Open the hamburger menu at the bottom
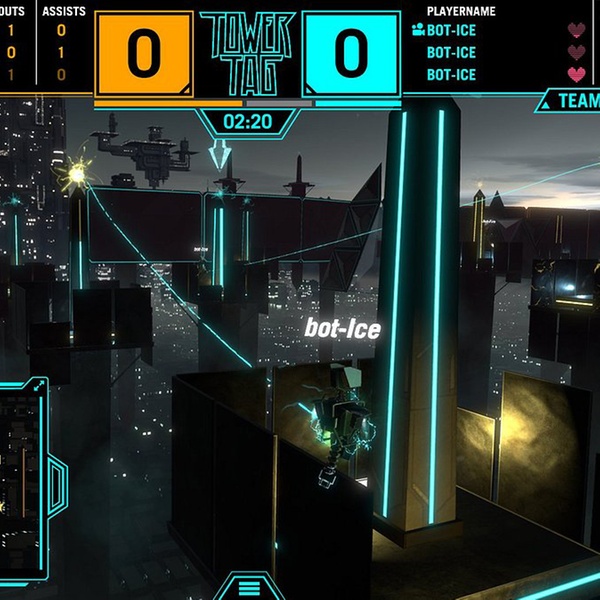This screenshot has height=600, width=600. click(247, 588)
